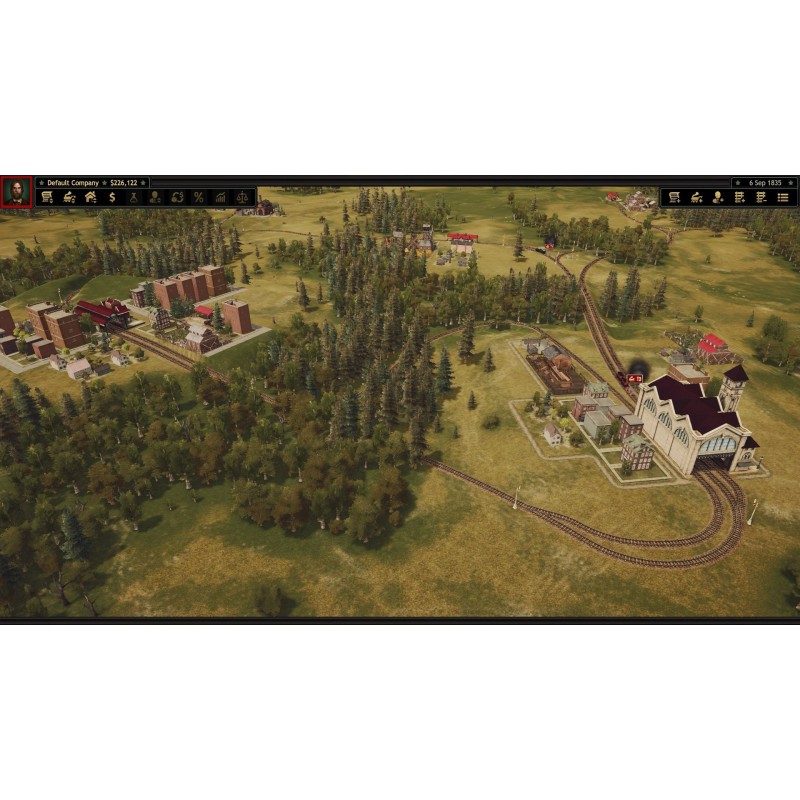Screen dimensions: 800x800
Task: Open the locomotive management menu on the left
Action: click(69, 198)
